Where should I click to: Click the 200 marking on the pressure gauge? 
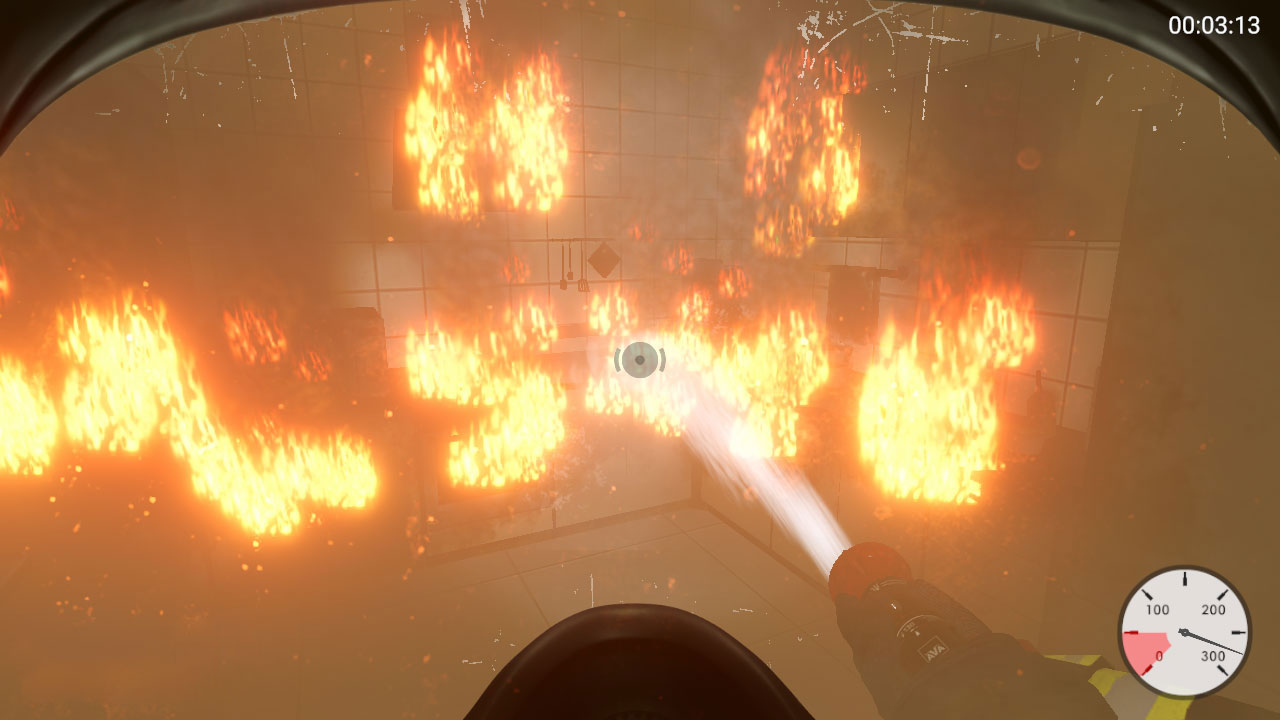click(x=1212, y=609)
